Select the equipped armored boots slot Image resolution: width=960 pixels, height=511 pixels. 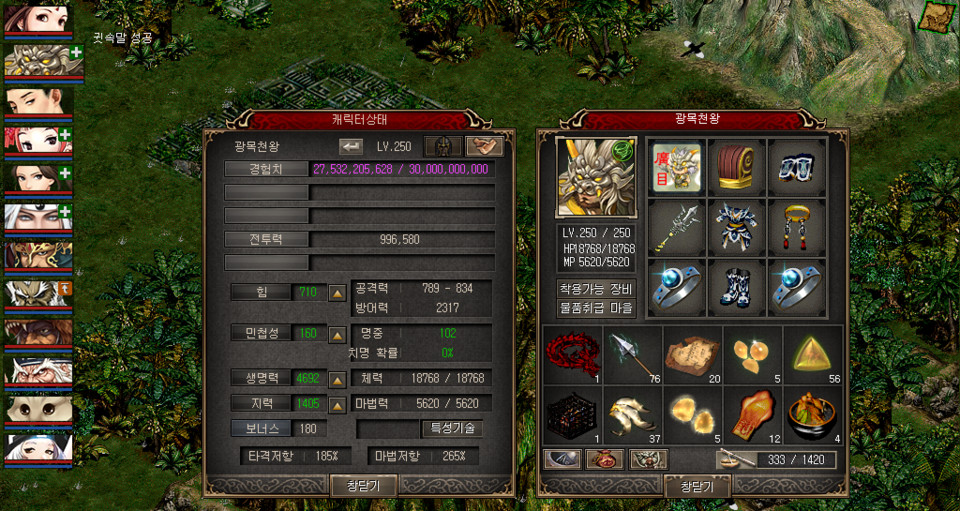[736, 288]
